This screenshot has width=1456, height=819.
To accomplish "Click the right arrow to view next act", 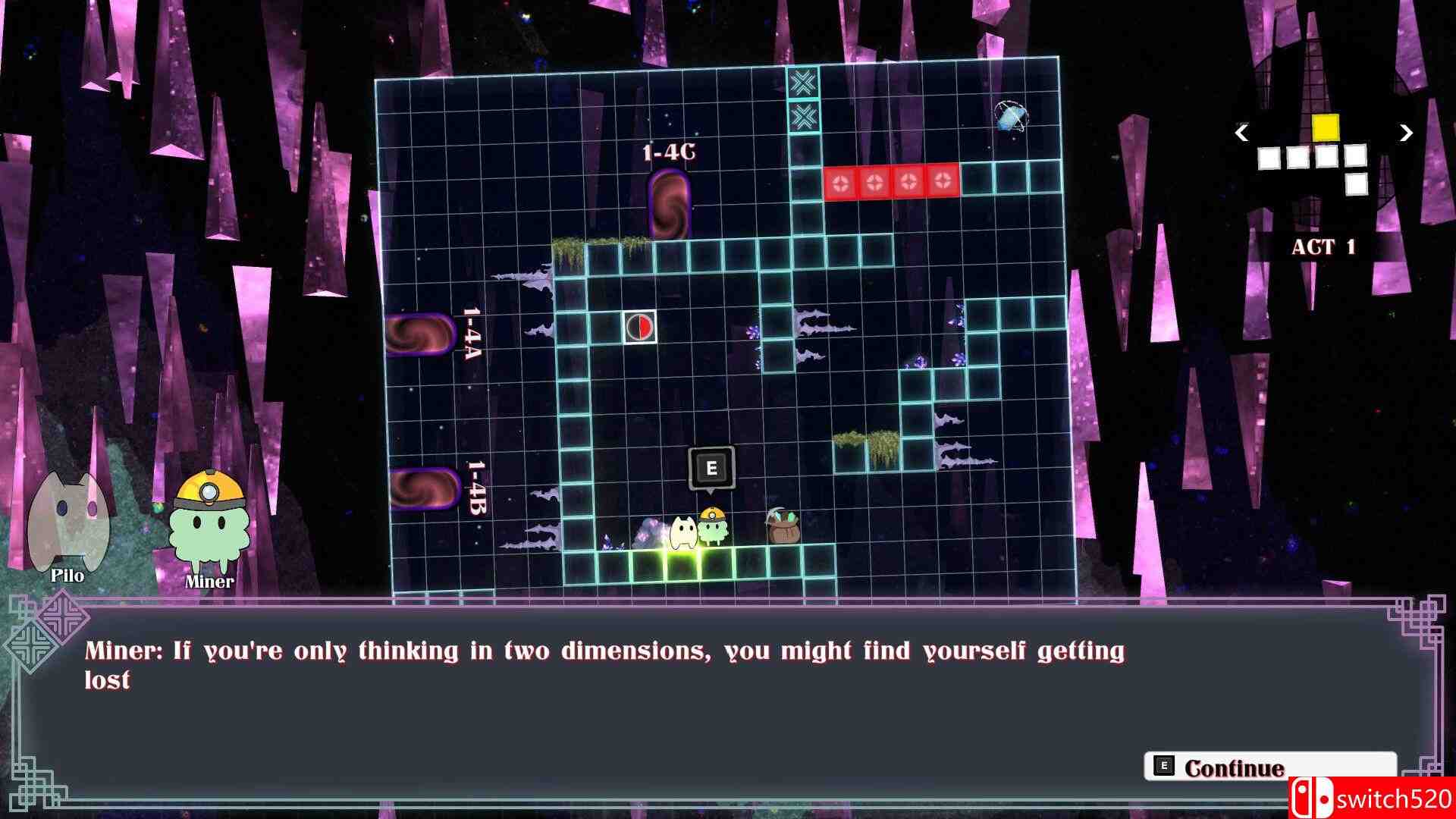I will coord(1407,134).
